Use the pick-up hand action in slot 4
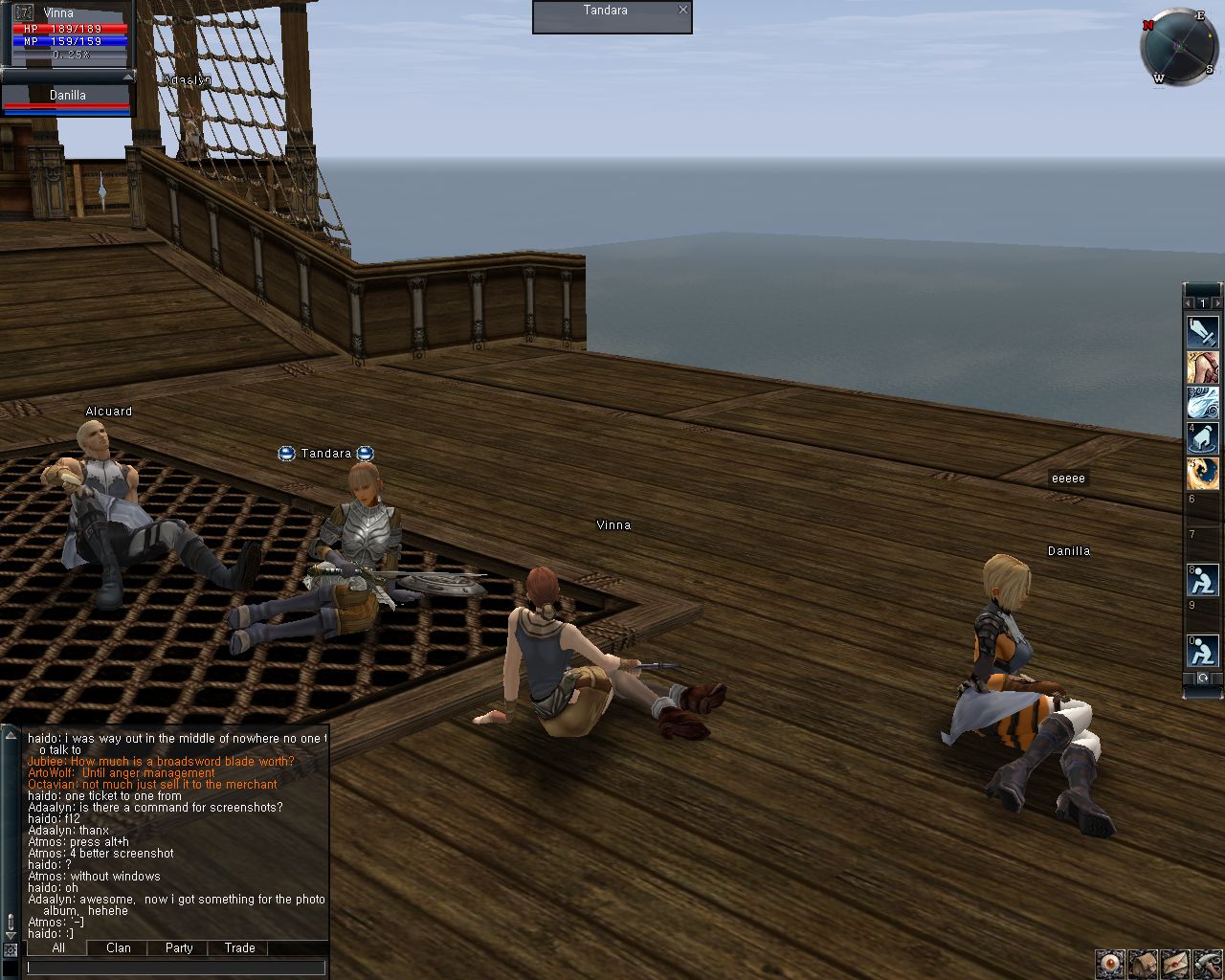 (x=1203, y=437)
